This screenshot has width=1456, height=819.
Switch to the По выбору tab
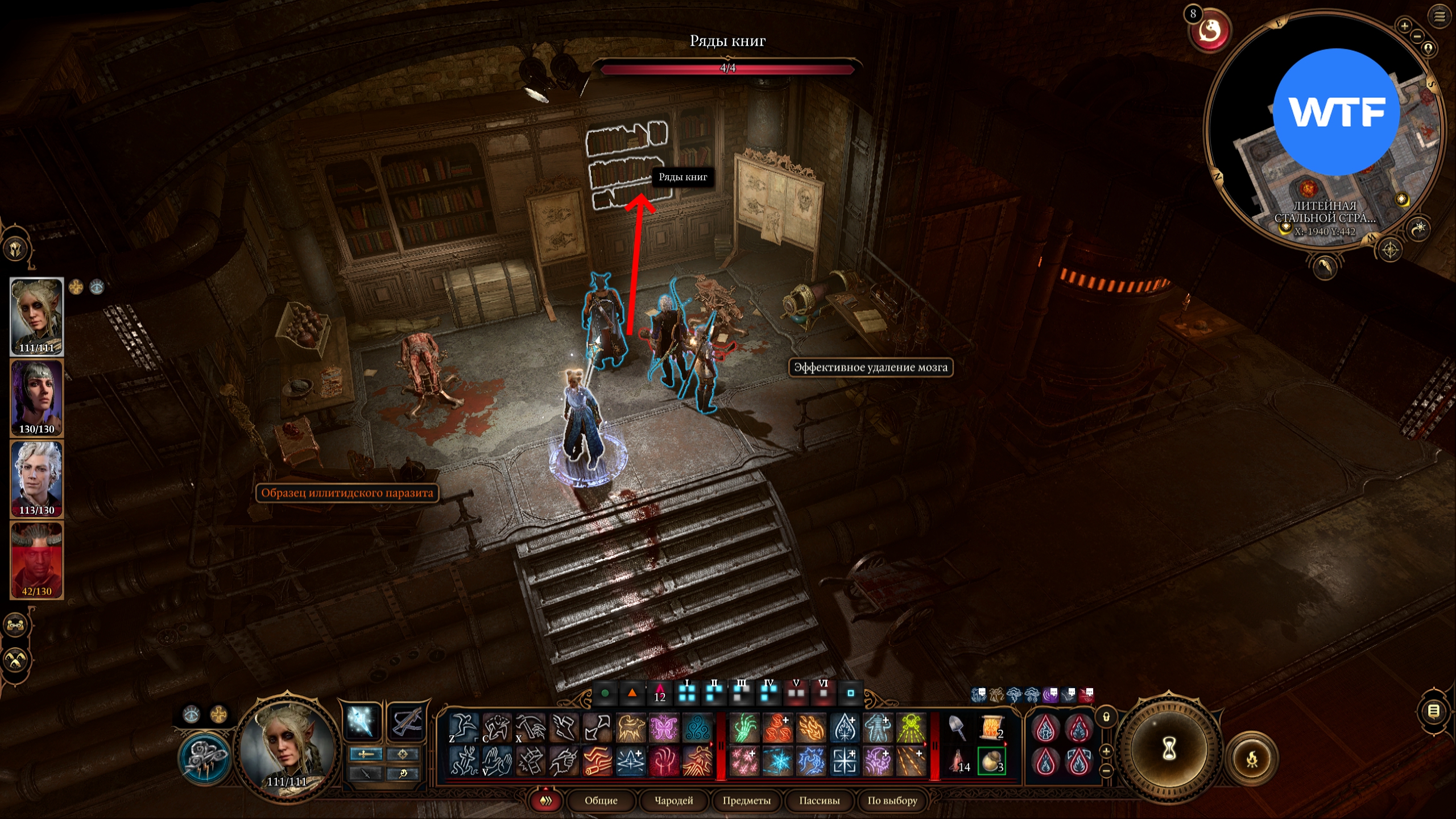coord(892,800)
